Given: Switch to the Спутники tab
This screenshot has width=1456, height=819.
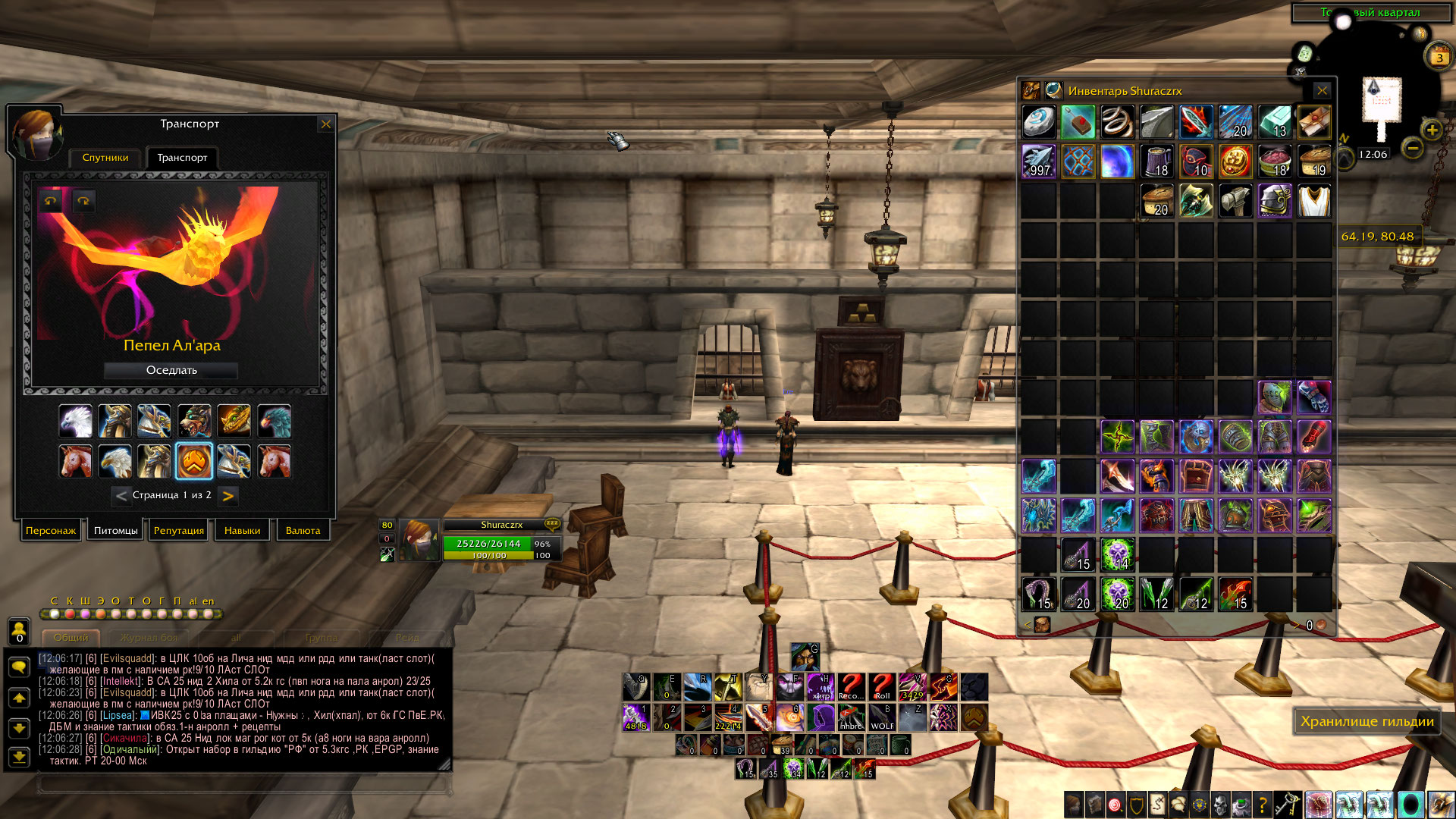Looking at the screenshot, I should point(105,158).
